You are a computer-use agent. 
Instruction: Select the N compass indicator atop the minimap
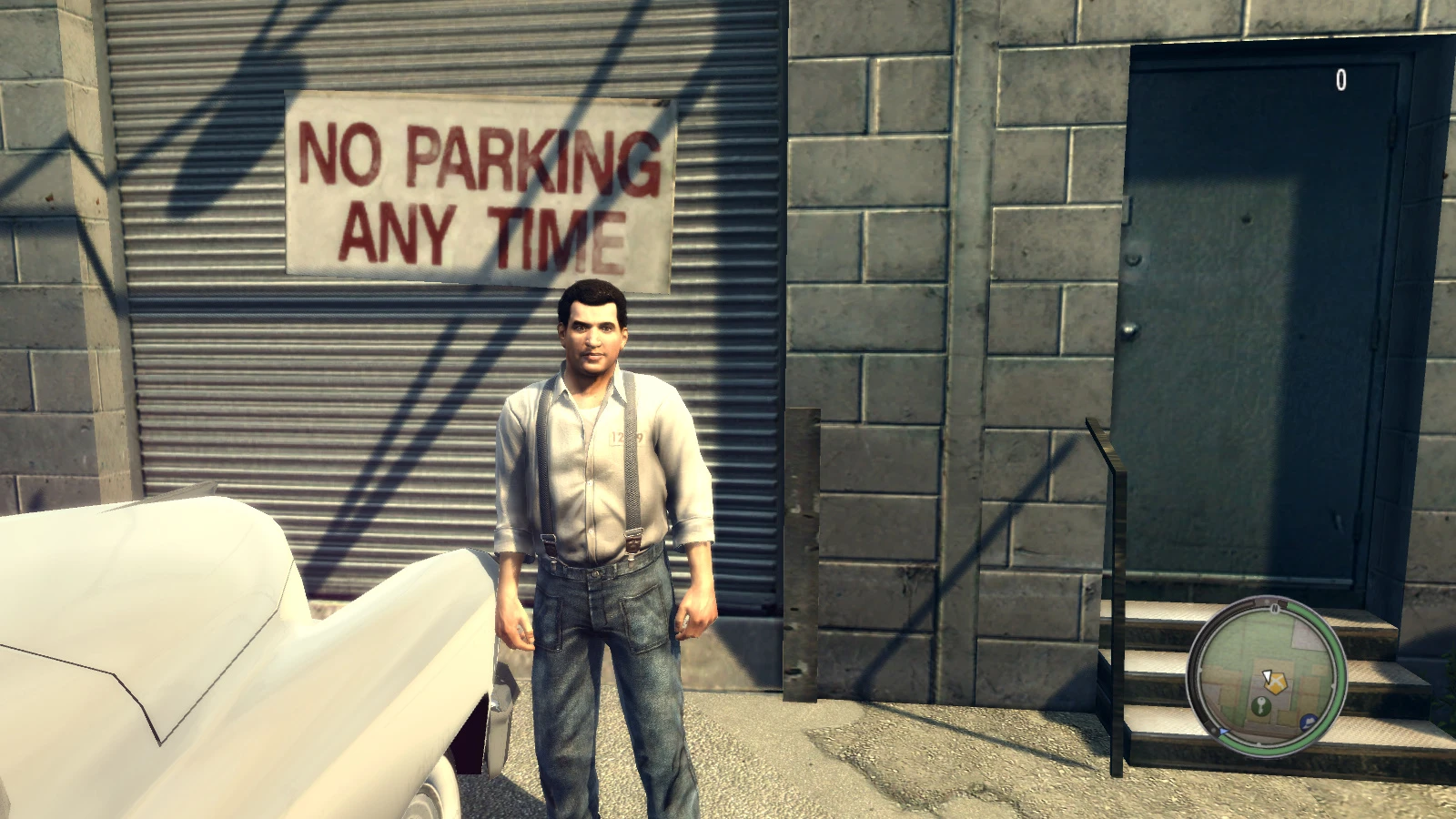click(x=1275, y=609)
